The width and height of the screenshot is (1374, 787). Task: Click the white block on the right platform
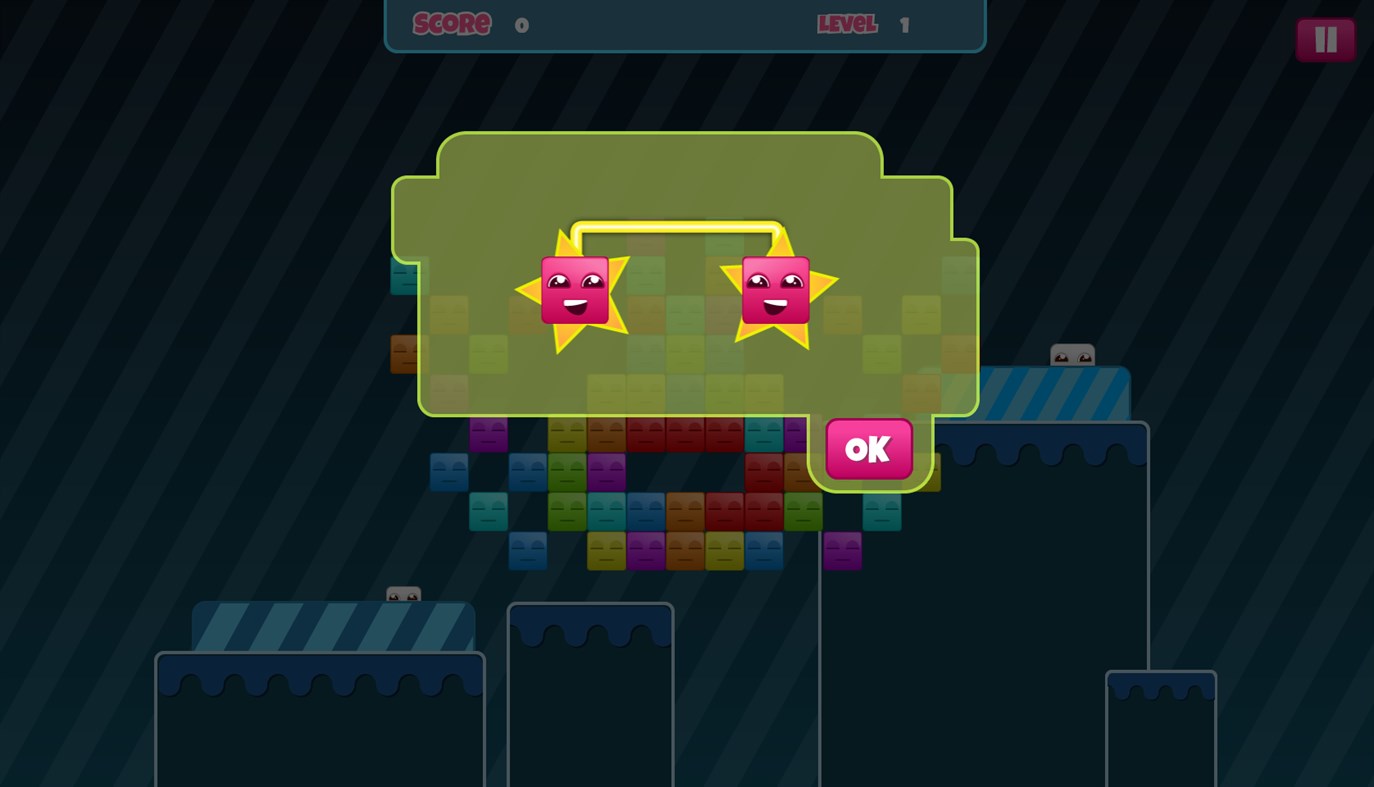[x=1072, y=353]
